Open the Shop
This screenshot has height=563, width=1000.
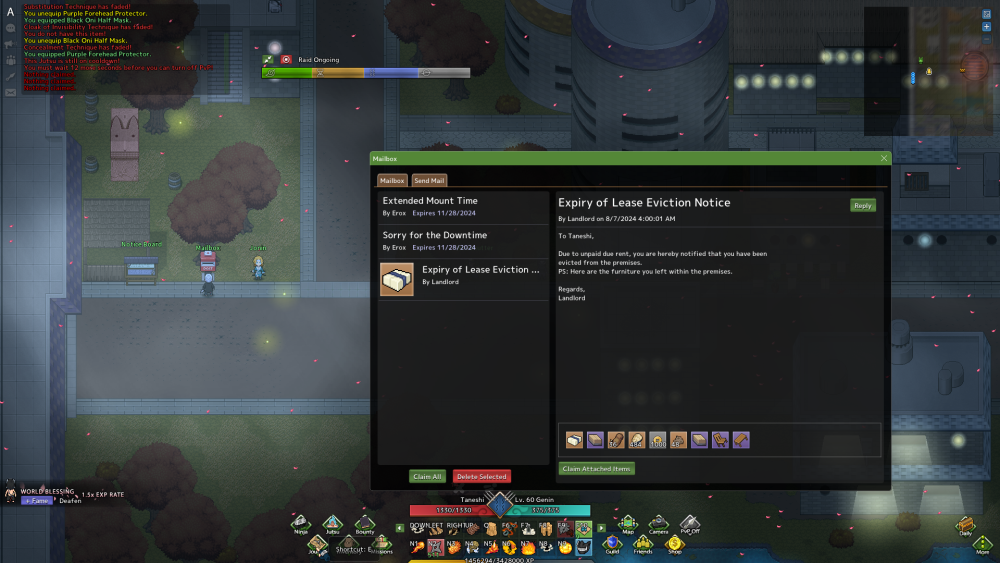675,544
